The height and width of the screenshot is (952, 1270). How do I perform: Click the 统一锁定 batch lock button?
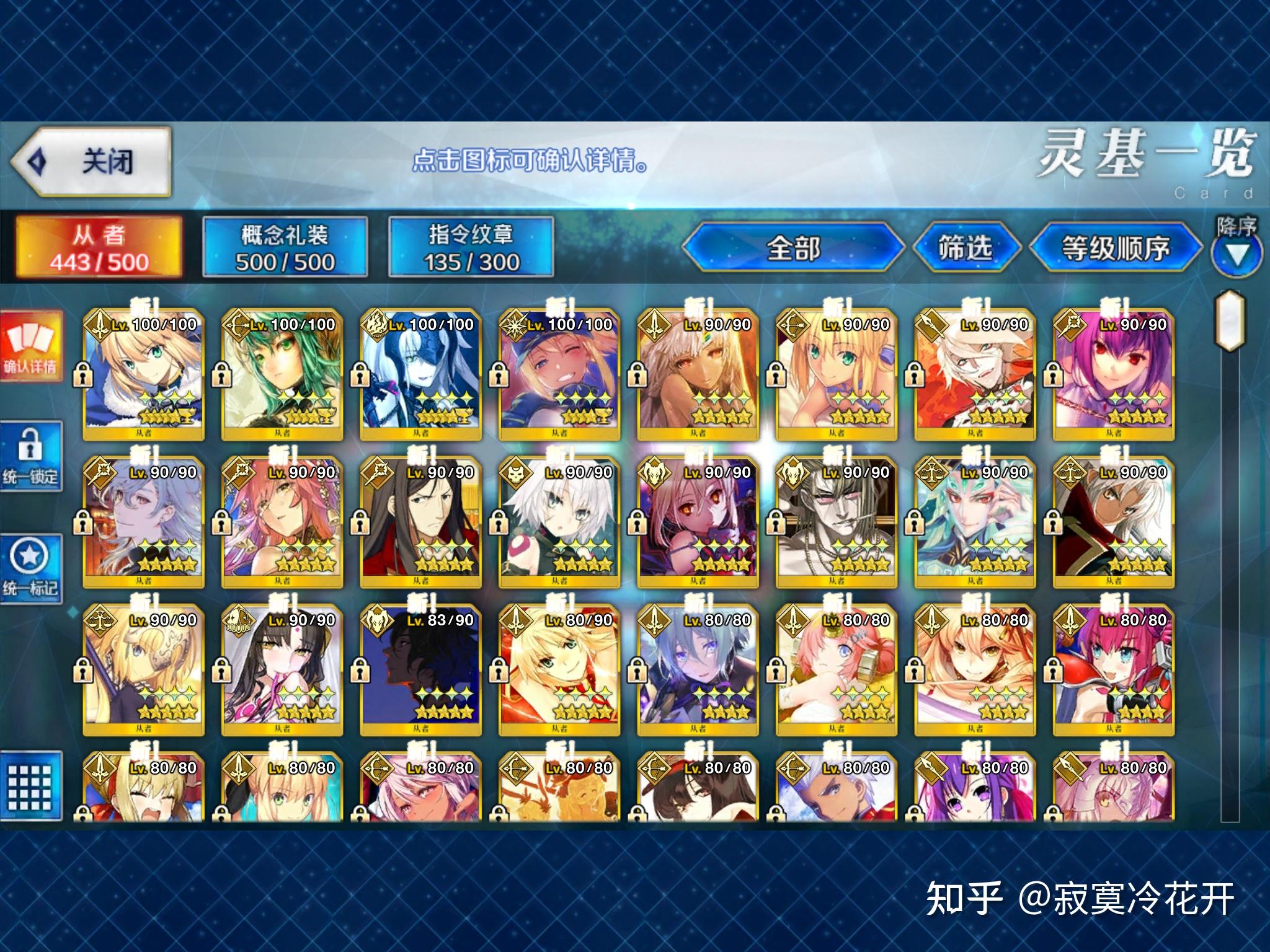(31, 457)
